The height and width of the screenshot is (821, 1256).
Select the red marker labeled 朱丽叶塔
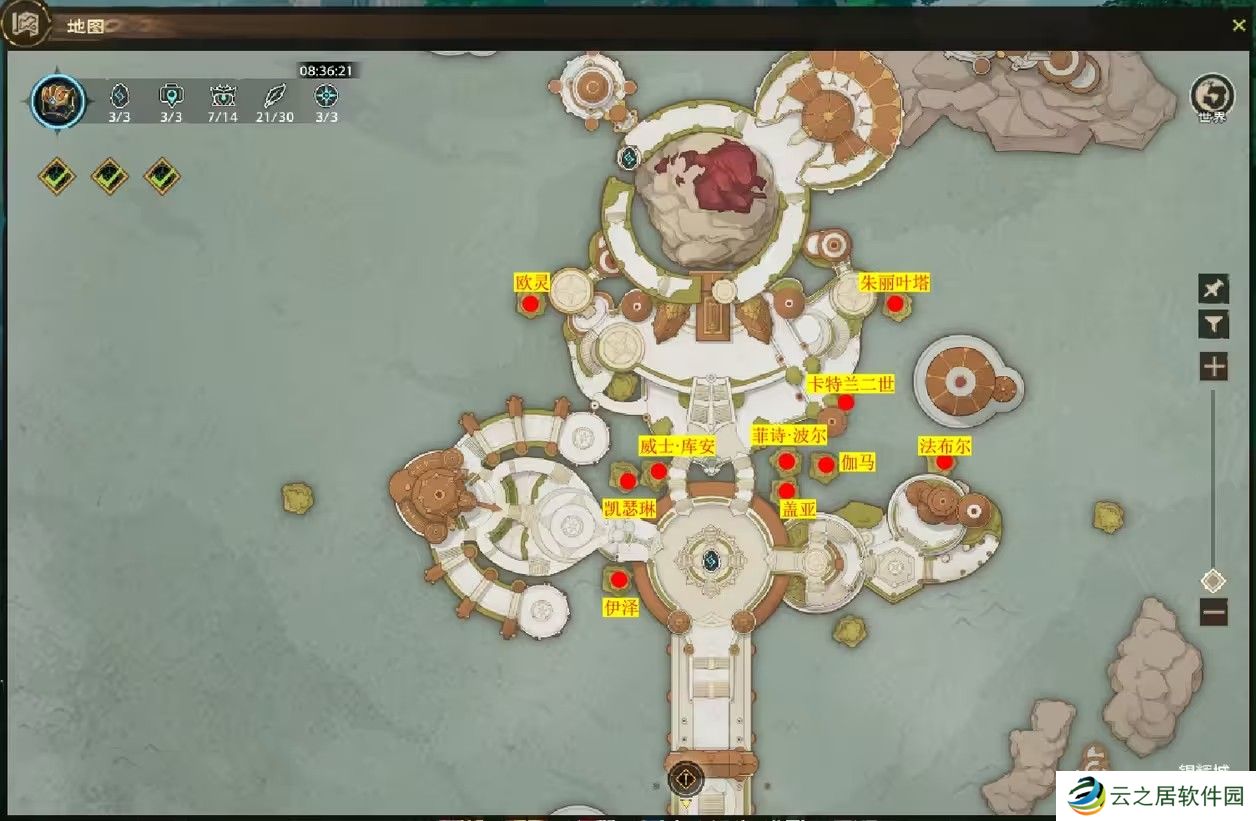click(895, 303)
